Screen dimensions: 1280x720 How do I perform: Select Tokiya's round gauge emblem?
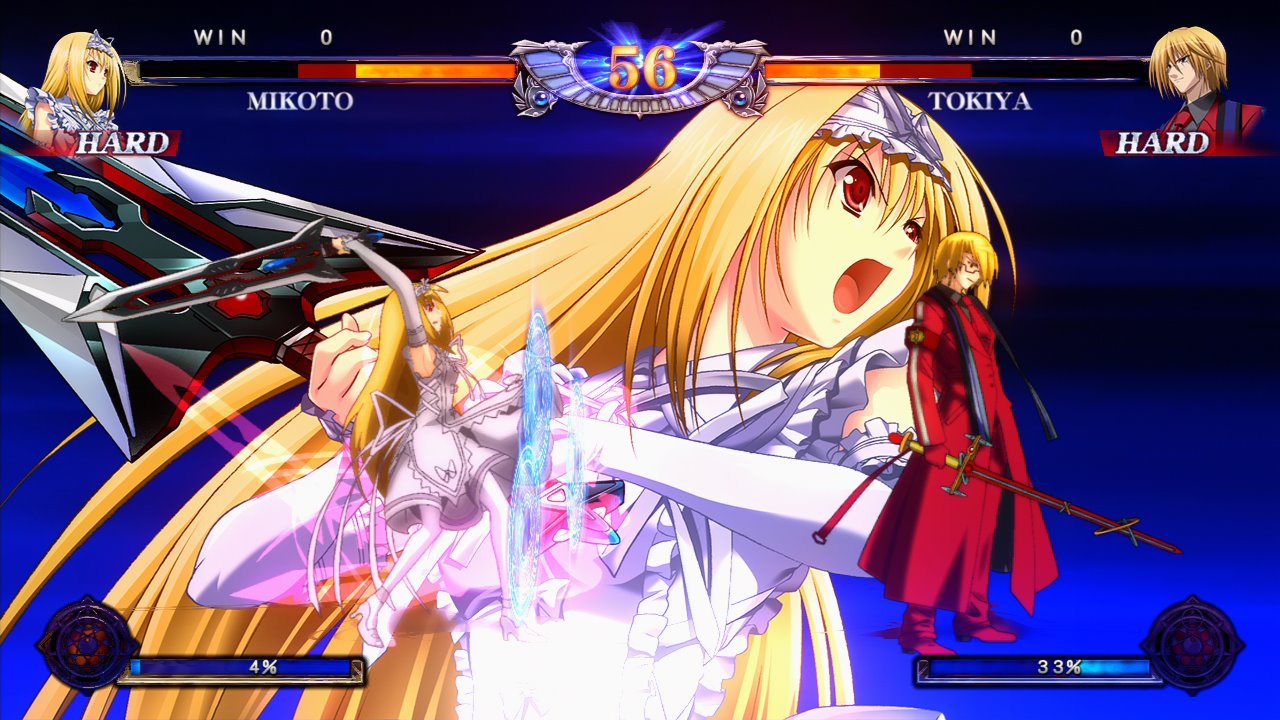(1193, 645)
